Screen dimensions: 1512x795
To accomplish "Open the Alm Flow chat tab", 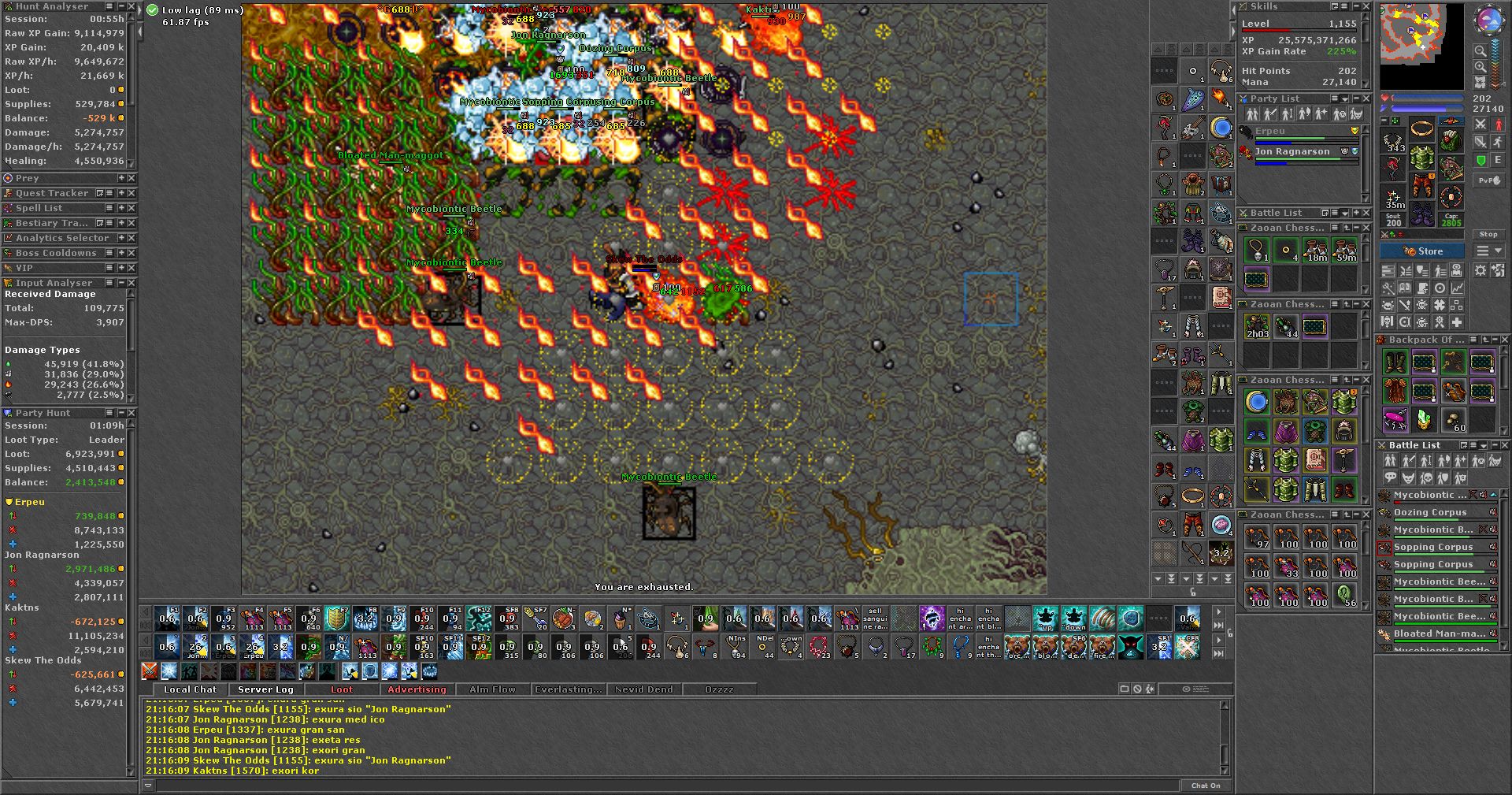I will coord(492,689).
